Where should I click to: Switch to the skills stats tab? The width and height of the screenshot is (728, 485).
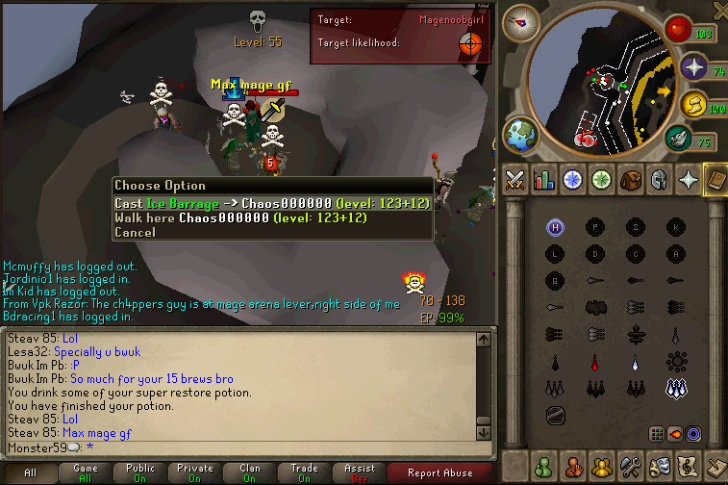545,180
